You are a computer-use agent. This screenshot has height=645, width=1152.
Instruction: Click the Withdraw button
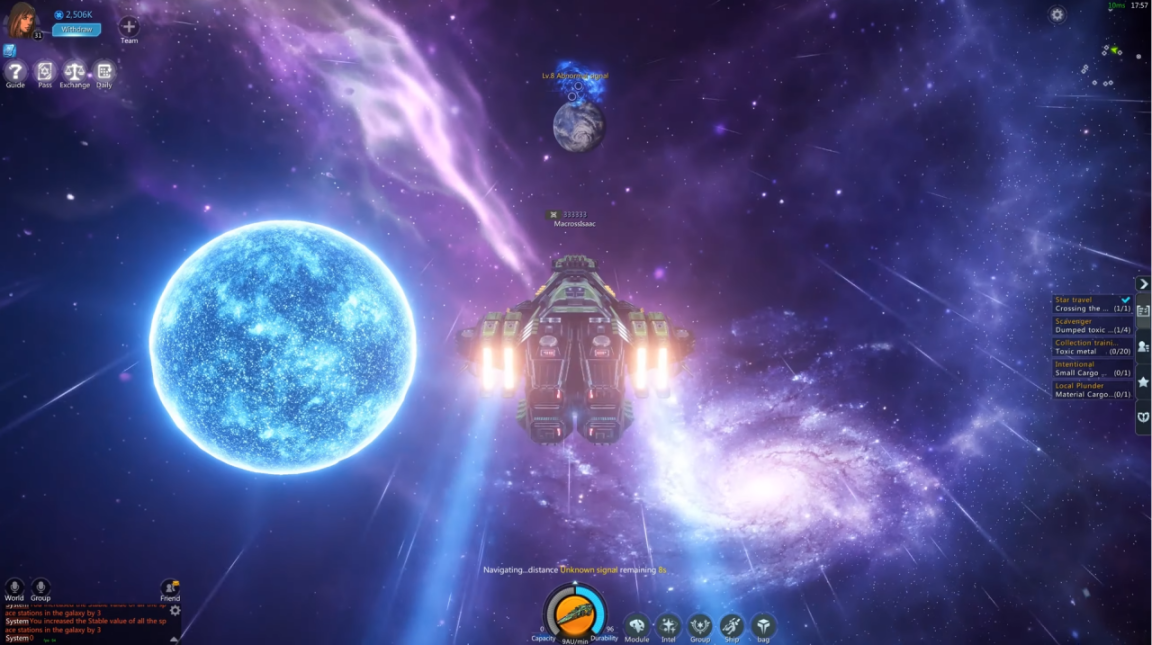coord(76,30)
